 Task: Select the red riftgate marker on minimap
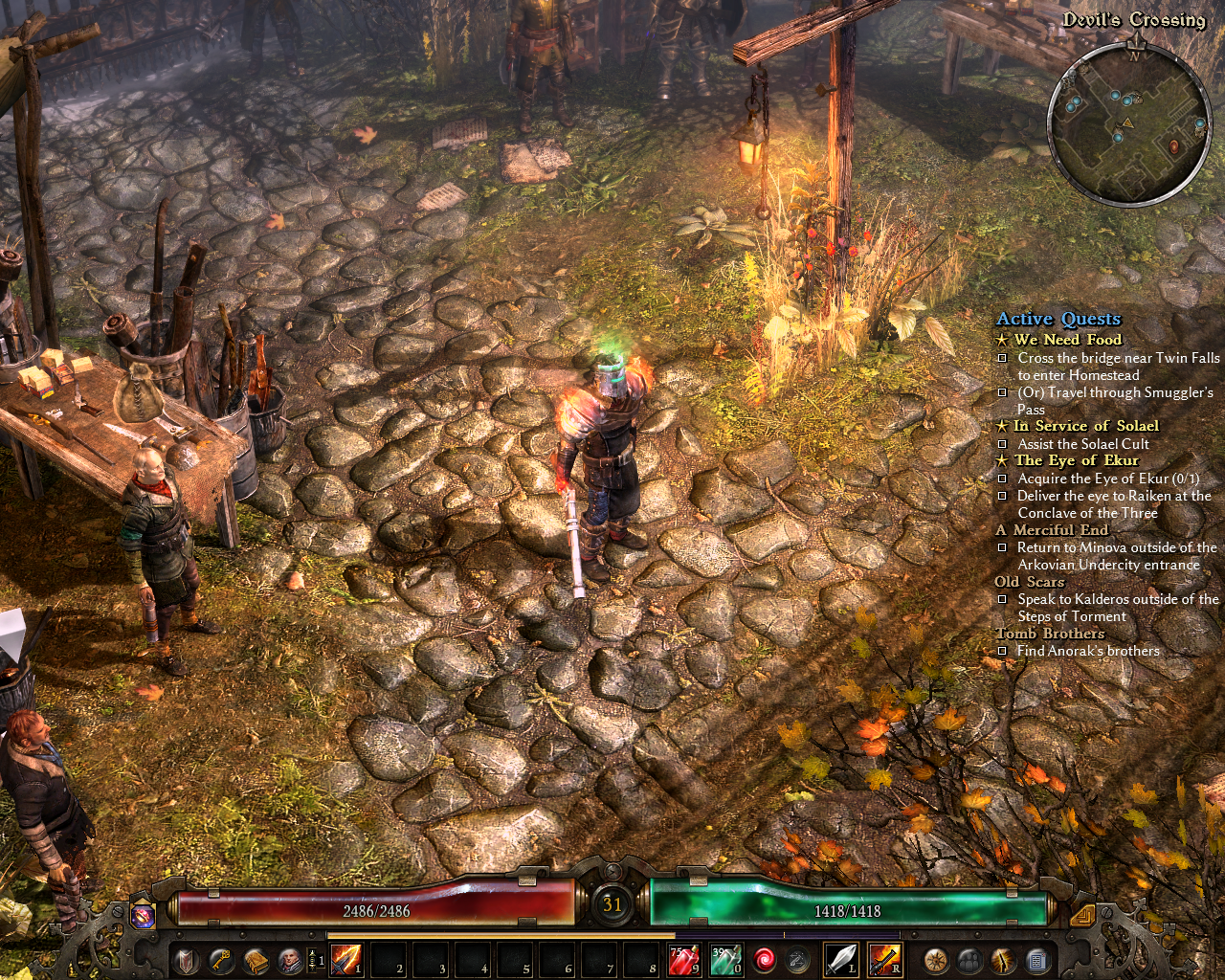point(1174,146)
